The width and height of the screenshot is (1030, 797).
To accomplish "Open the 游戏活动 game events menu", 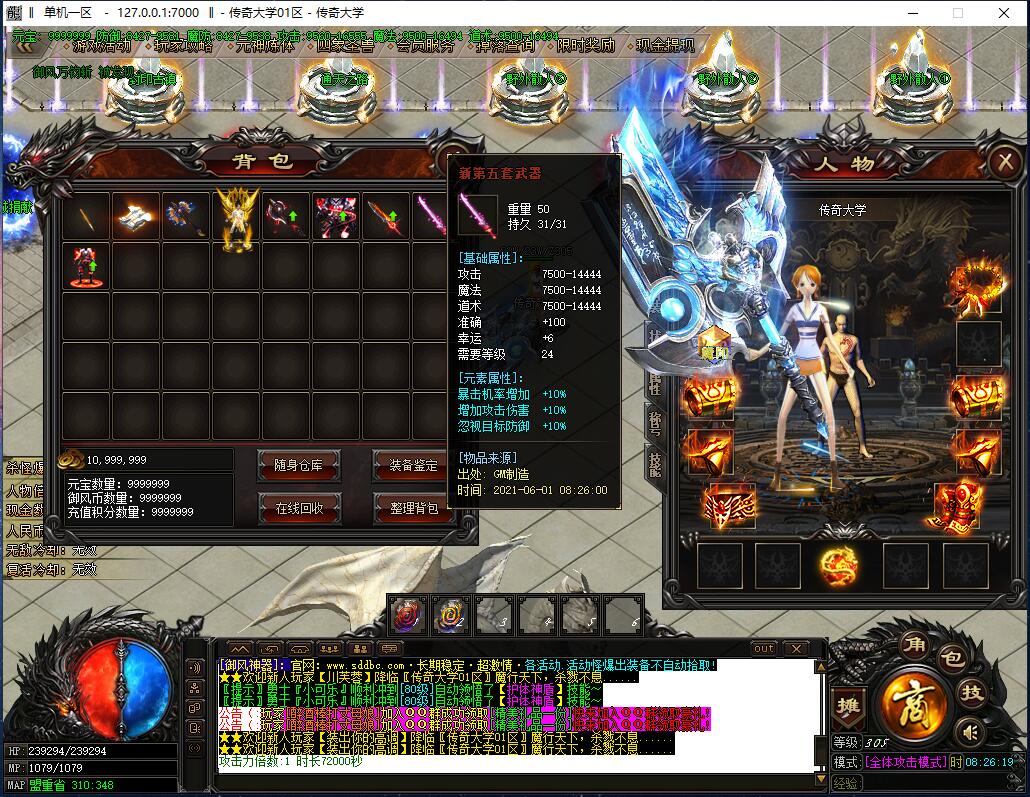I will pyautogui.click(x=101, y=45).
